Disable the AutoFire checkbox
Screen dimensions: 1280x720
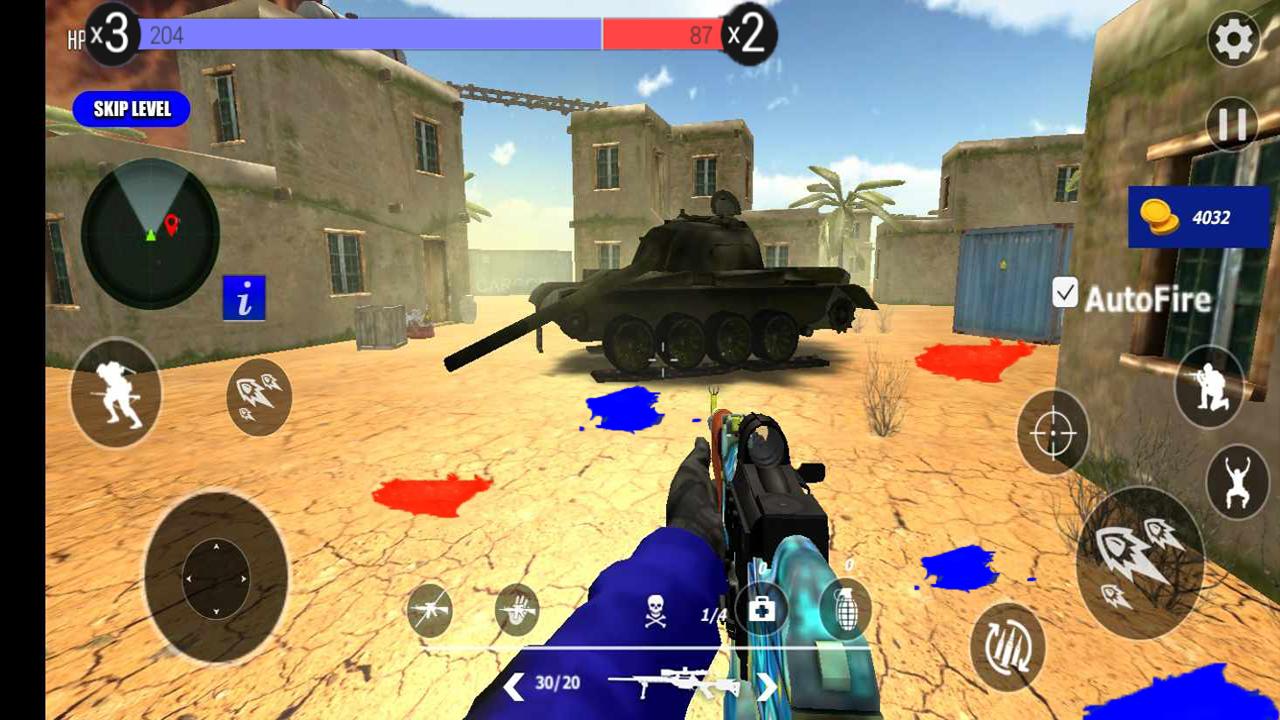click(x=1064, y=294)
